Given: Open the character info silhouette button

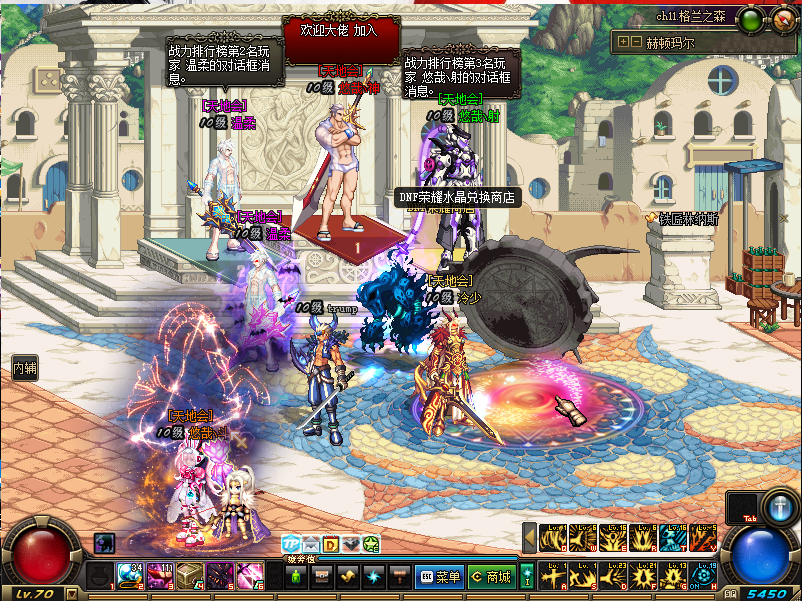Looking at the screenshot, I should (296, 577).
